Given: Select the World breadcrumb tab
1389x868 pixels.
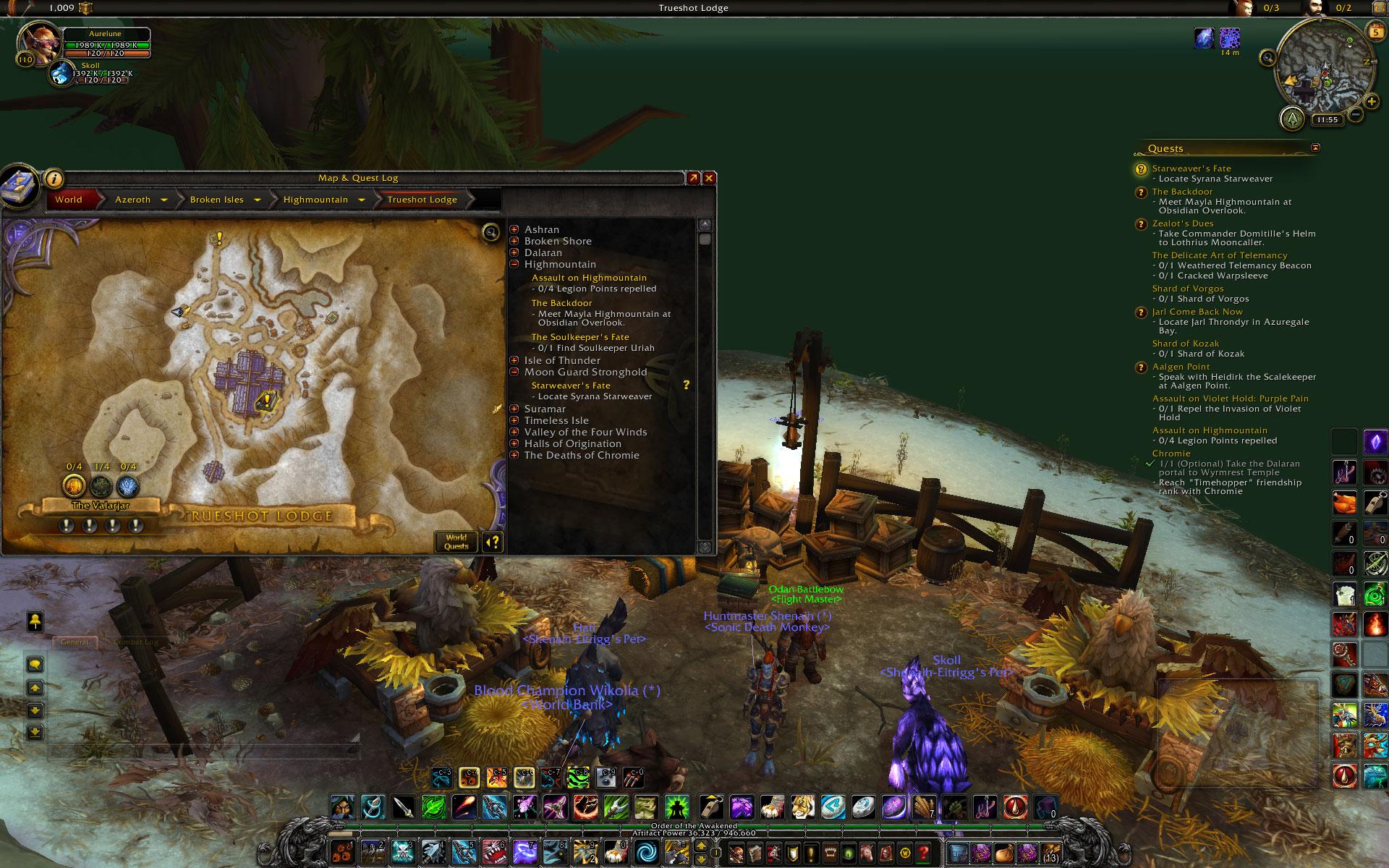Looking at the screenshot, I should (69, 200).
